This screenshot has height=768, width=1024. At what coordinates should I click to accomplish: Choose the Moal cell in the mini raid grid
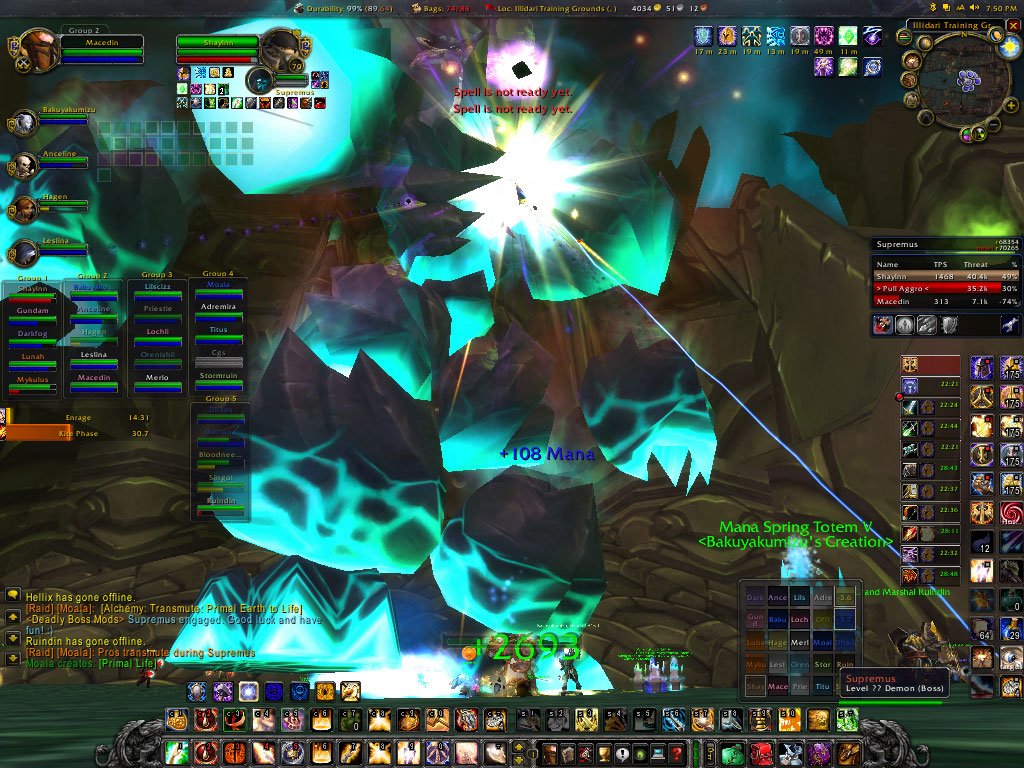pyautogui.click(x=823, y=642)
